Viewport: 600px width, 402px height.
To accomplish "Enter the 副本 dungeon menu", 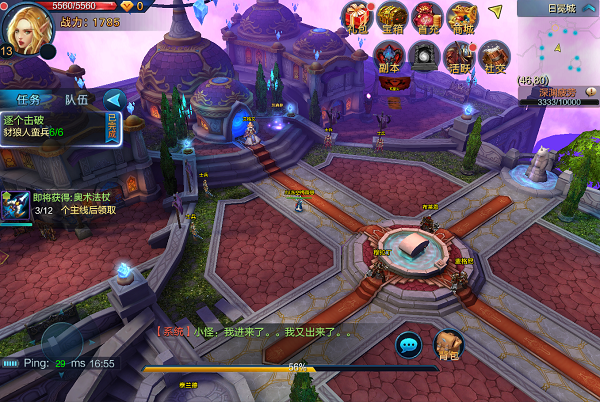I will (389, 56).
